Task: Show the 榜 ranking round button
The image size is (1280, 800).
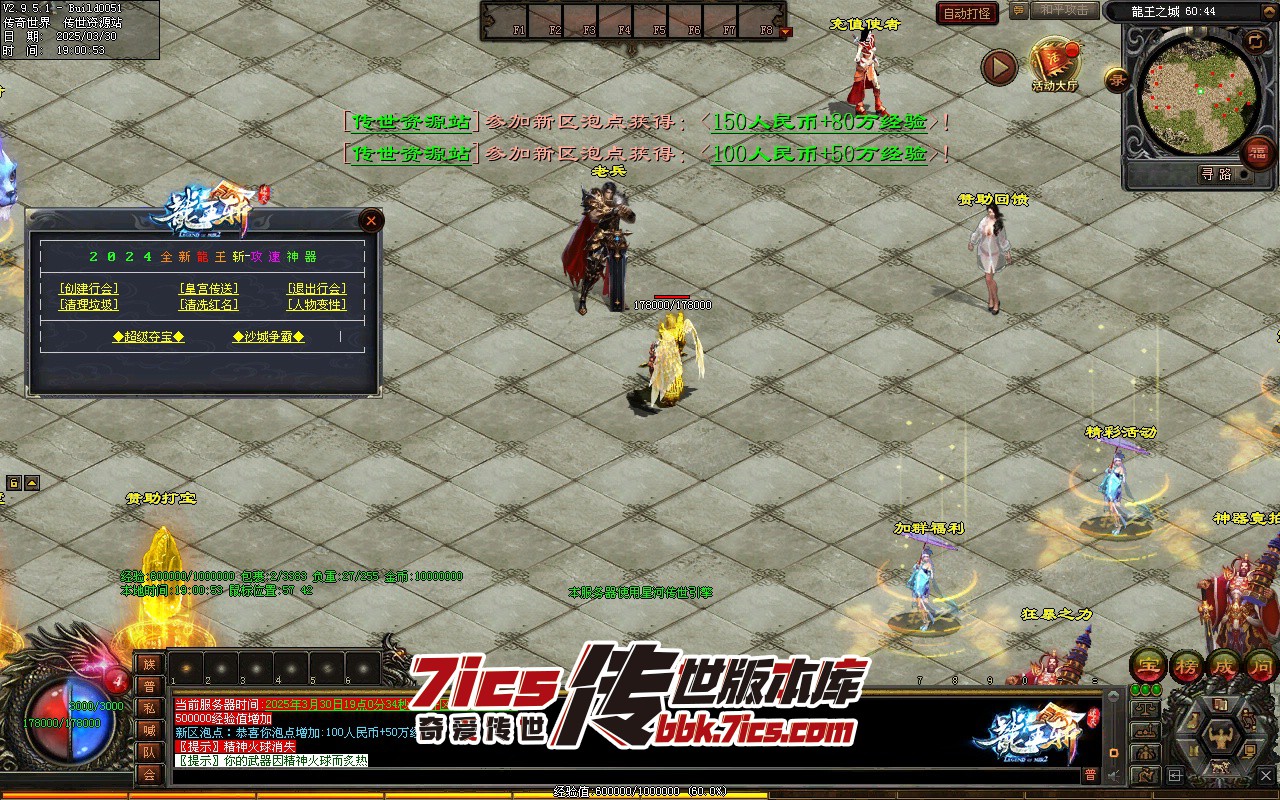Action: 1188,665
